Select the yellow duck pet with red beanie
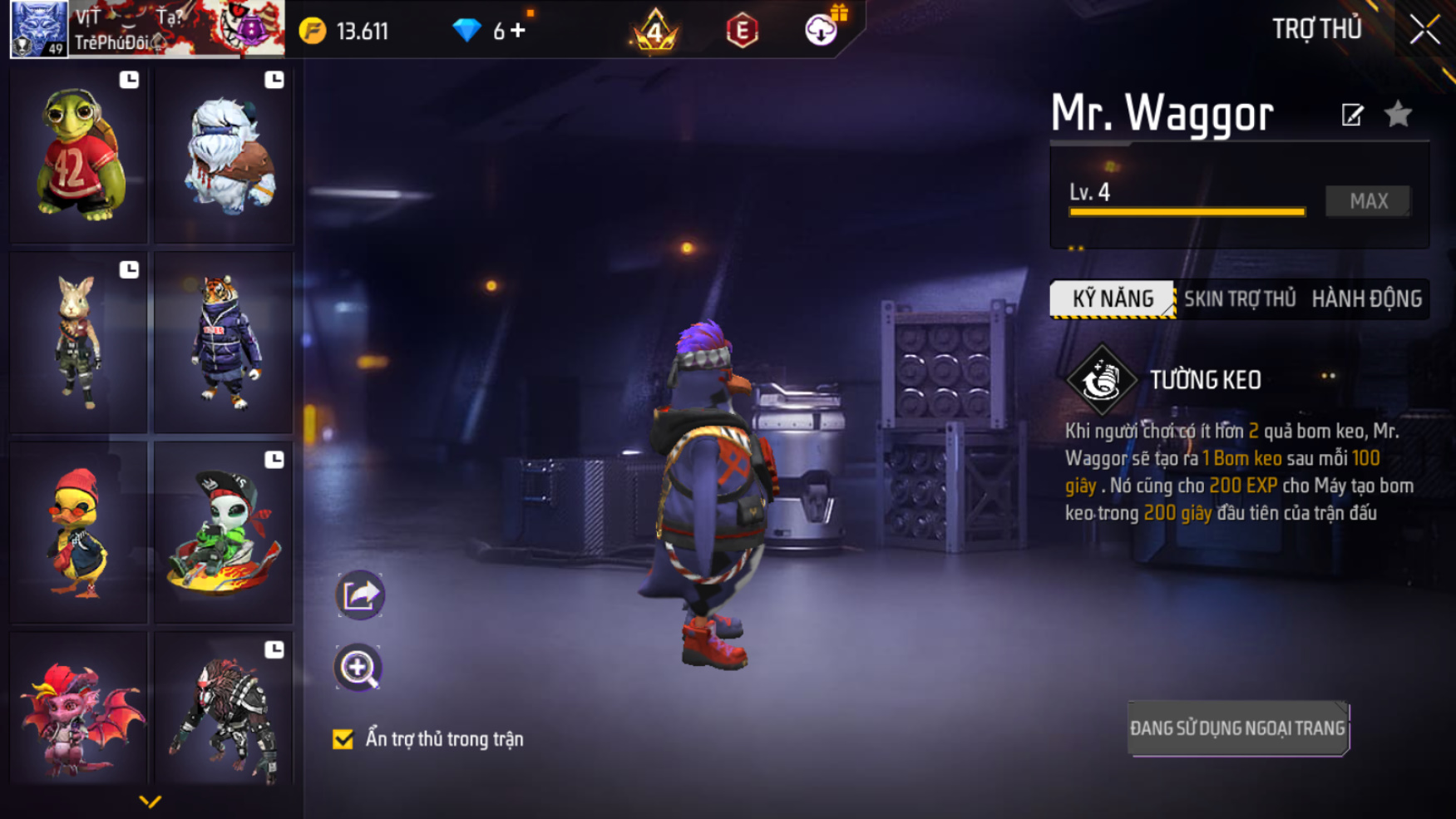Image resolution: width=1456 pixels, height=819 pixels. tap(79, 532)
